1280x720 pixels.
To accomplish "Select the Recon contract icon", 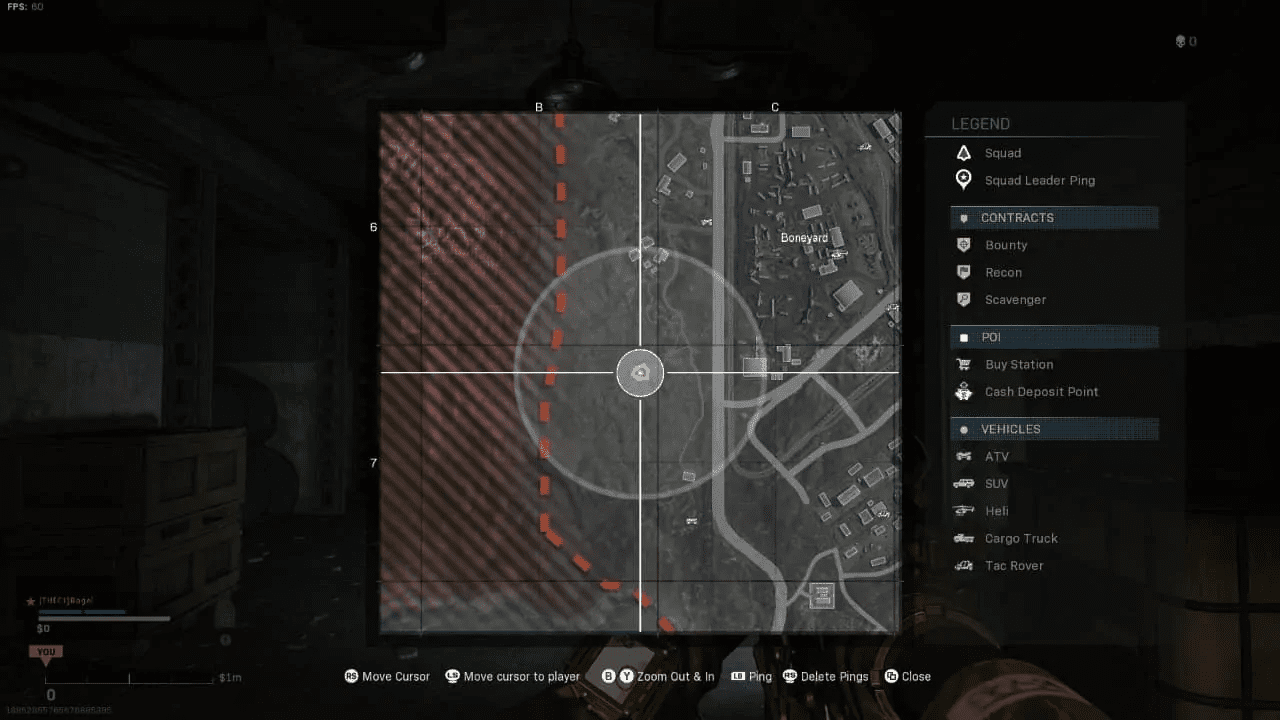I will [x=963, y=272].
